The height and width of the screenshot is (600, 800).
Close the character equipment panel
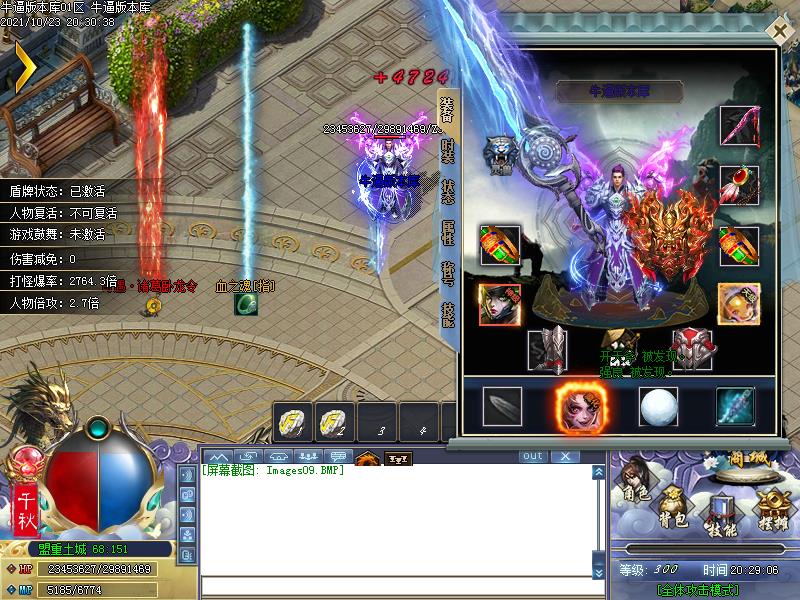click(779, 30)
